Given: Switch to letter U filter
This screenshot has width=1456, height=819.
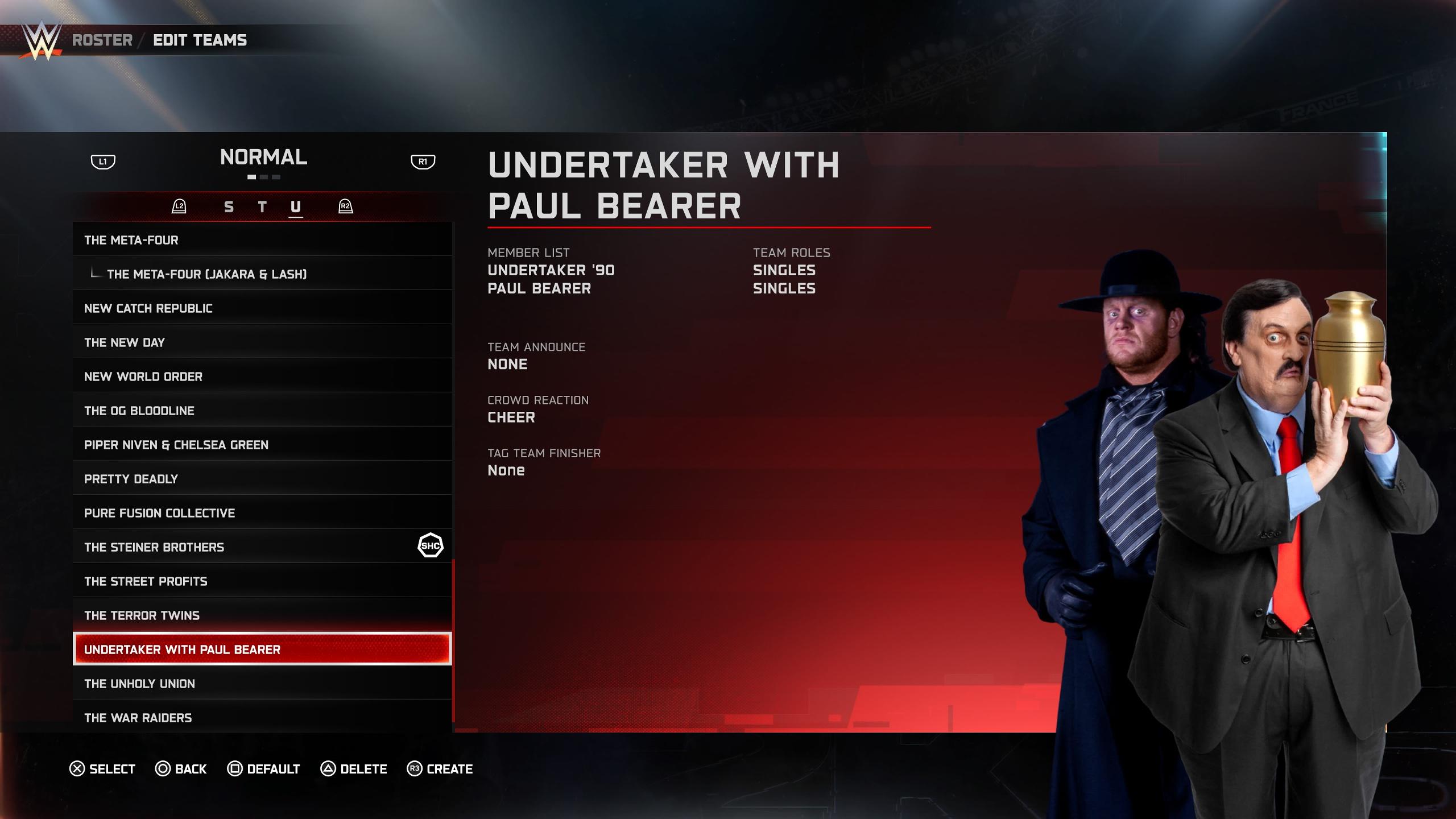Looking at the screenshot, I should (296, 207).
